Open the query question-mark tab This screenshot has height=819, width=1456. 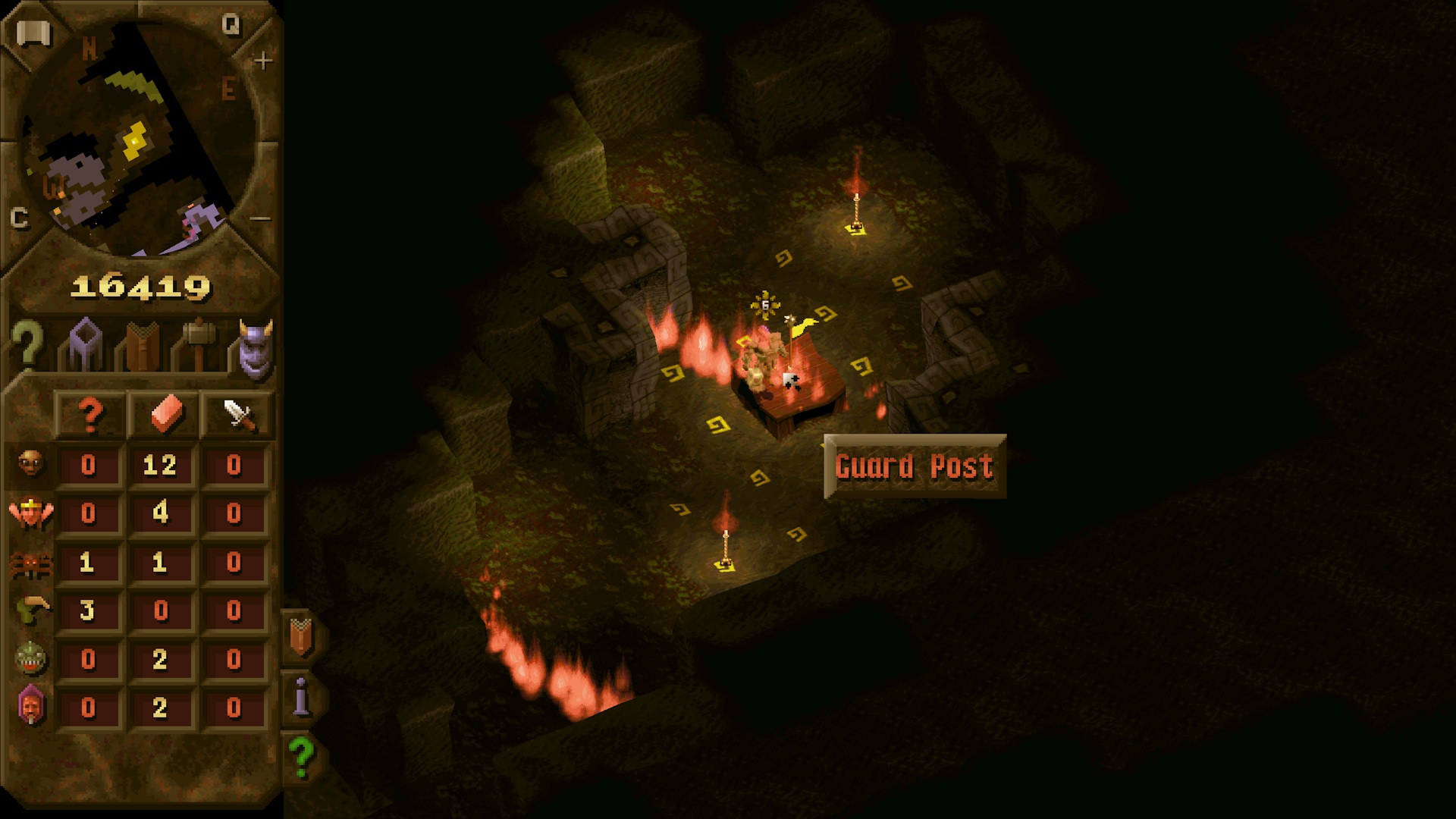28,345
